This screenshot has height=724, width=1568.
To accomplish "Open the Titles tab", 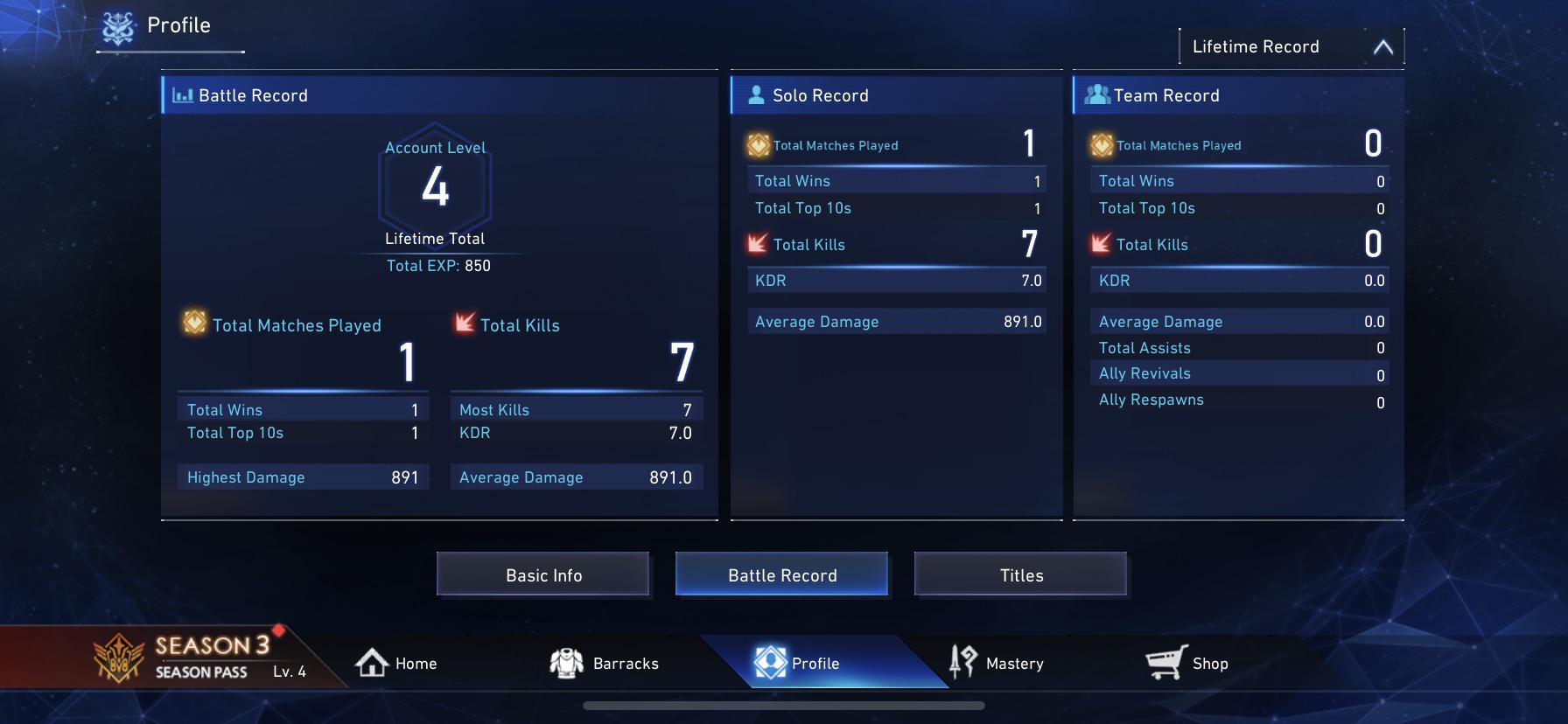I will [x=1019, y=574].
